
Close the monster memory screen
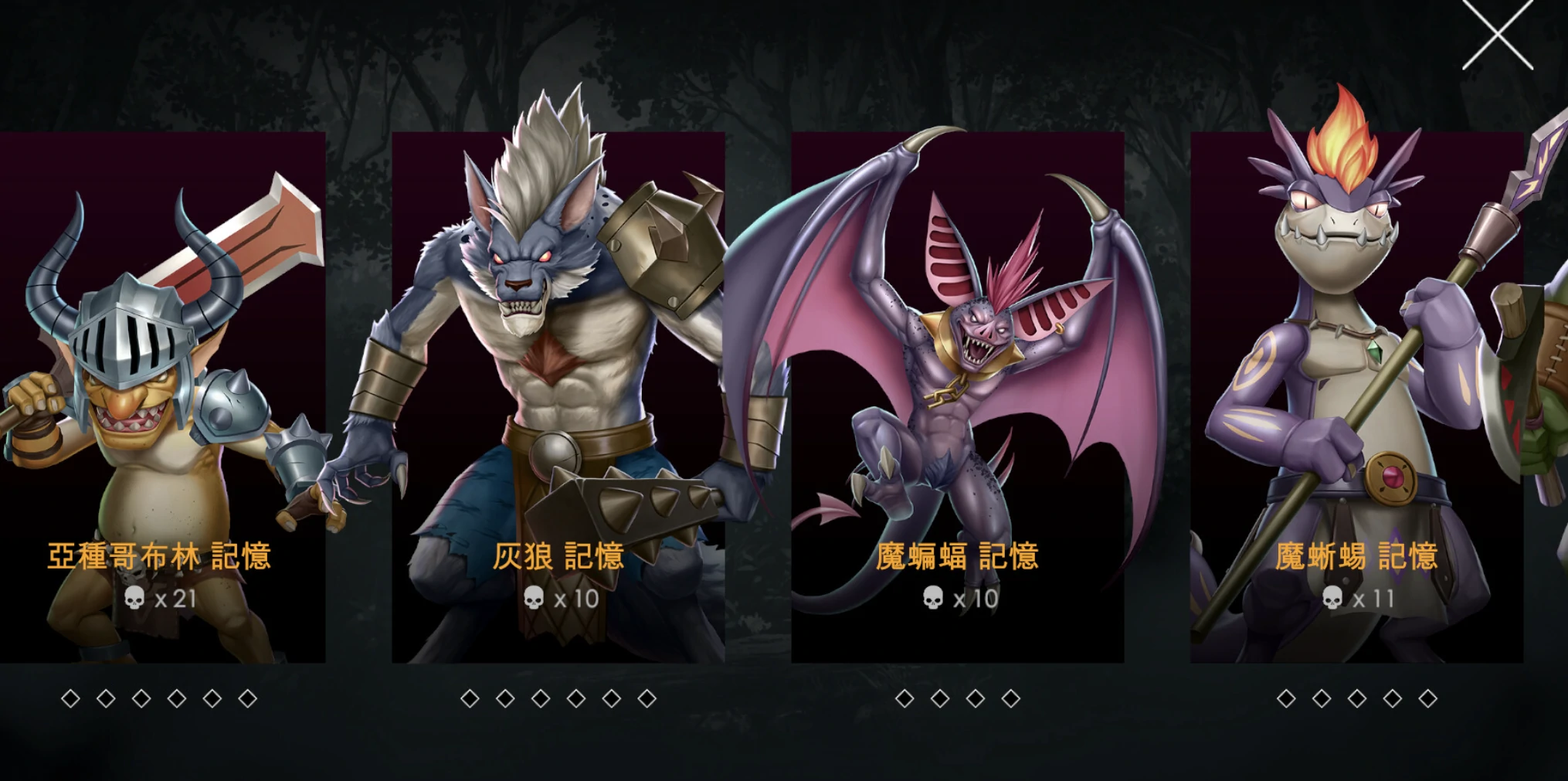click(1497, 36)
